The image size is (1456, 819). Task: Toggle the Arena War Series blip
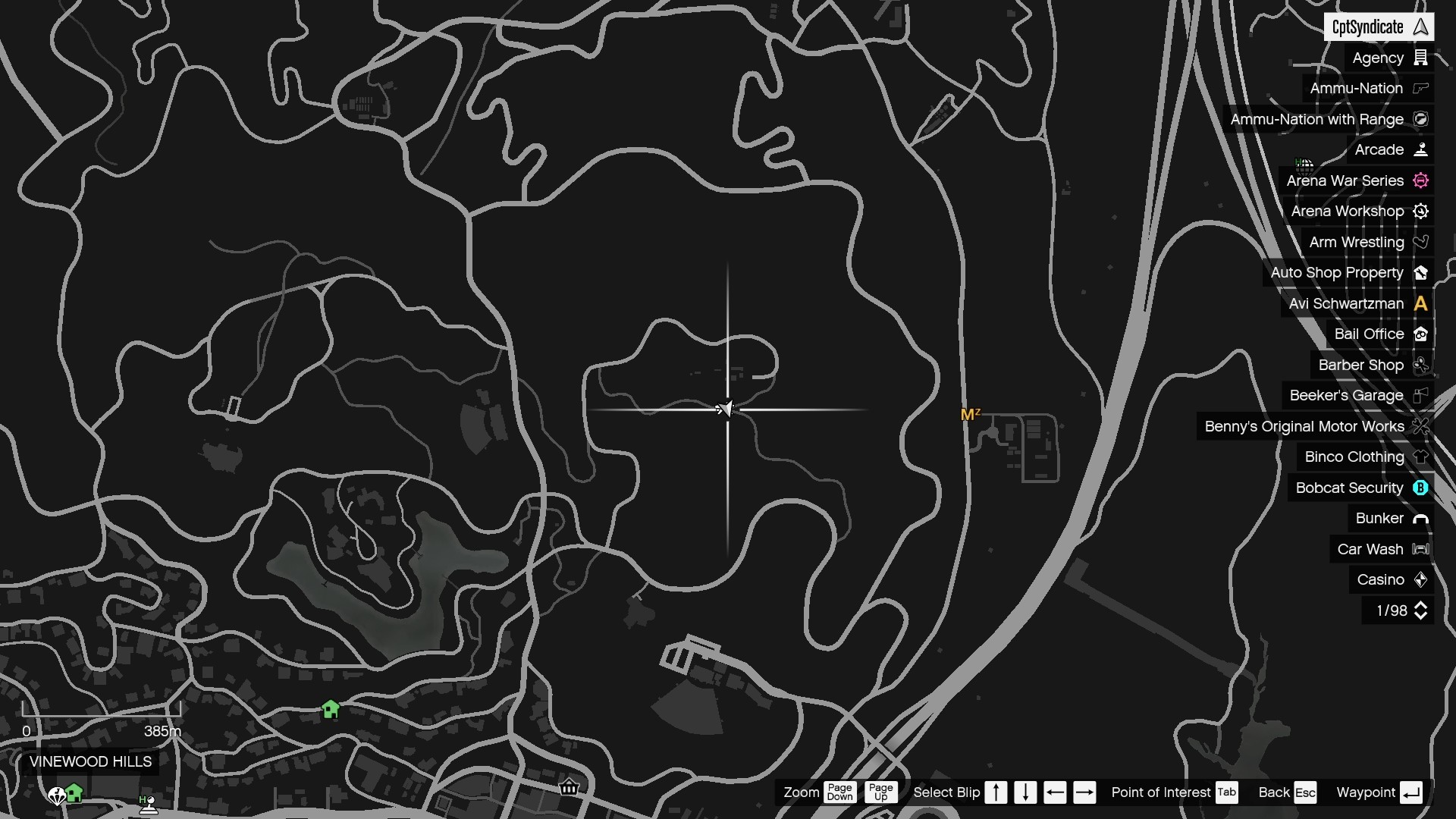(x=1421, y=180)
